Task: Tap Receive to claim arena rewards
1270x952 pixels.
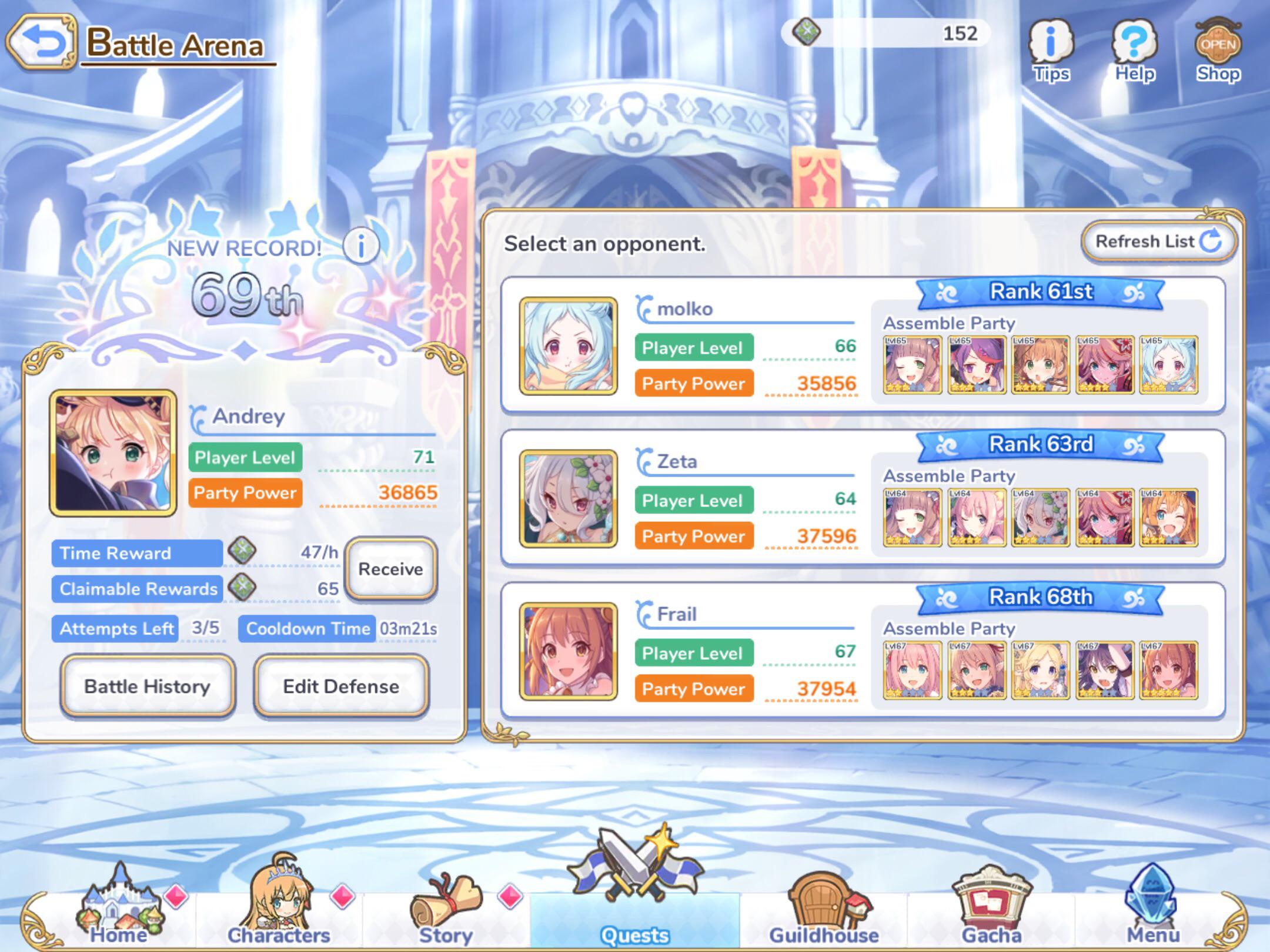Action: [x=390, y=569]
